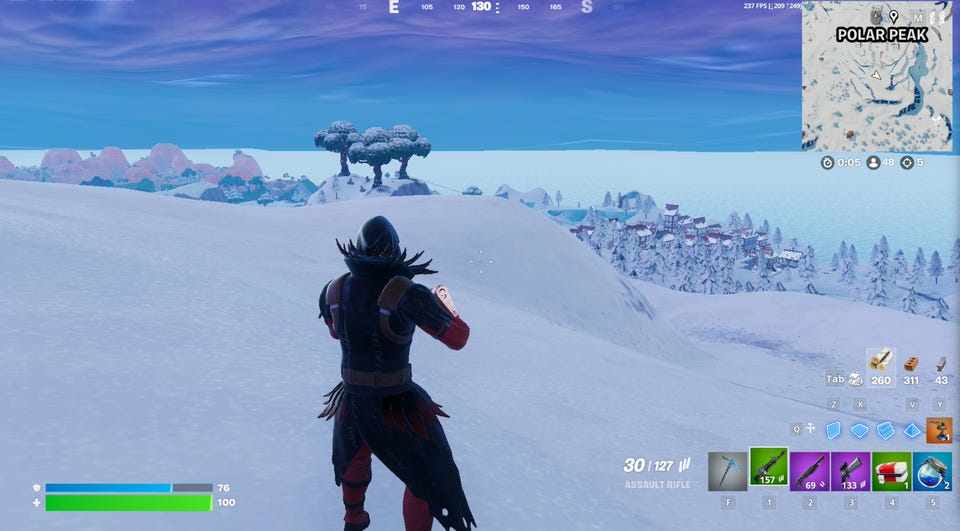The image size is (960, 531).
Task: Choose the bandages slot
Action: pos(891,471)
